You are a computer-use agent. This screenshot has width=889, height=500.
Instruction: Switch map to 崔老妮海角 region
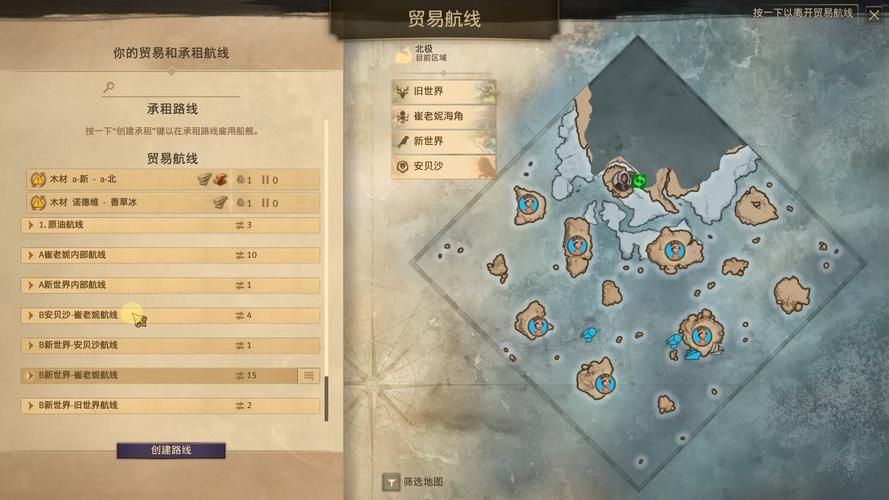click(x=443, y=116)
